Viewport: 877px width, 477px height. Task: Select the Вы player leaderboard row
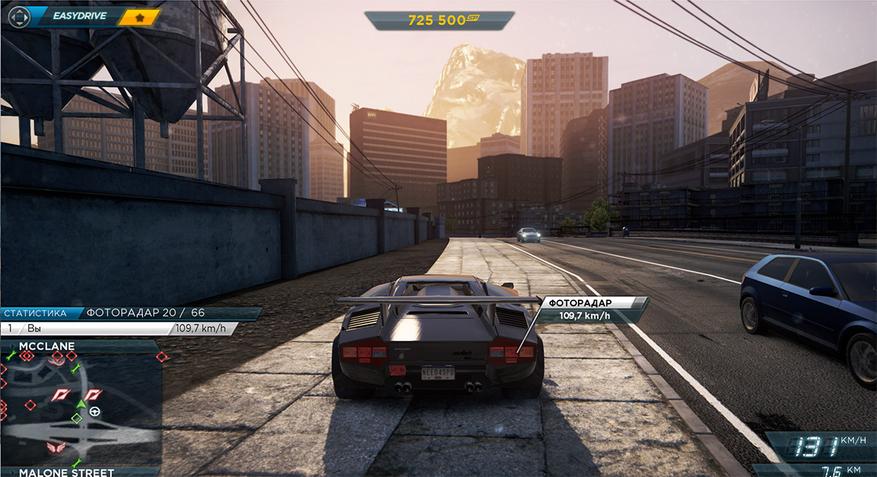click(x=118, y=328)
